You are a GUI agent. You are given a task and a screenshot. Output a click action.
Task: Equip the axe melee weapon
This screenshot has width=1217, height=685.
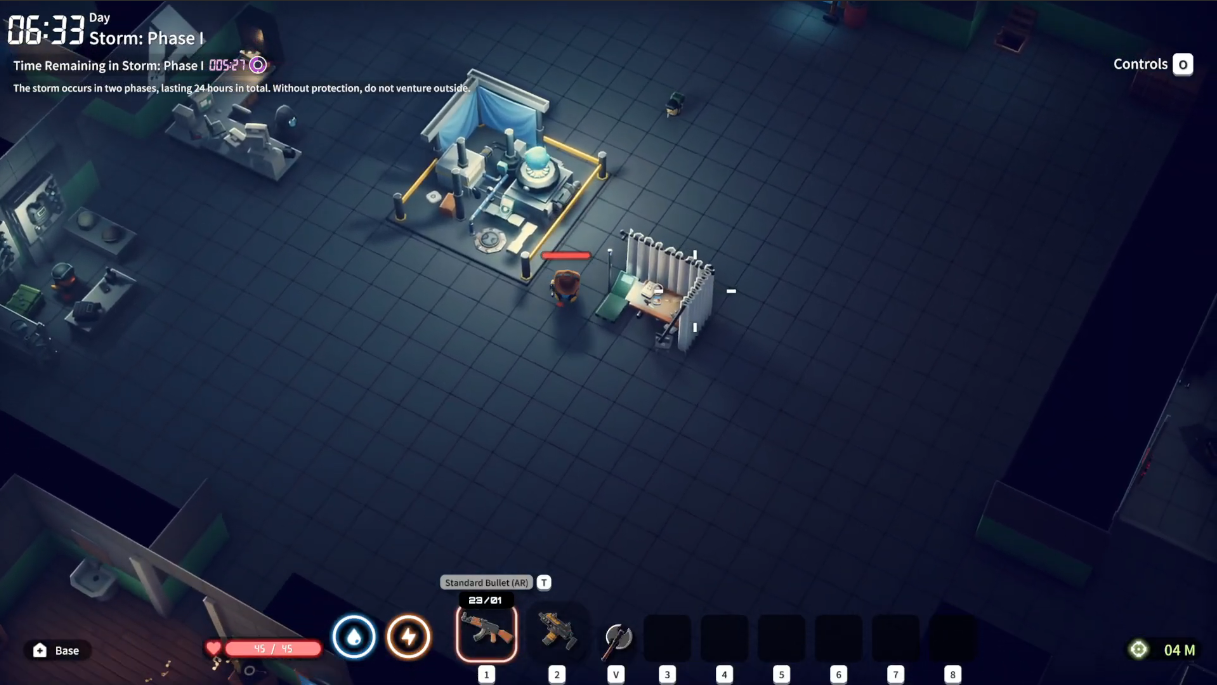point(617,638)
